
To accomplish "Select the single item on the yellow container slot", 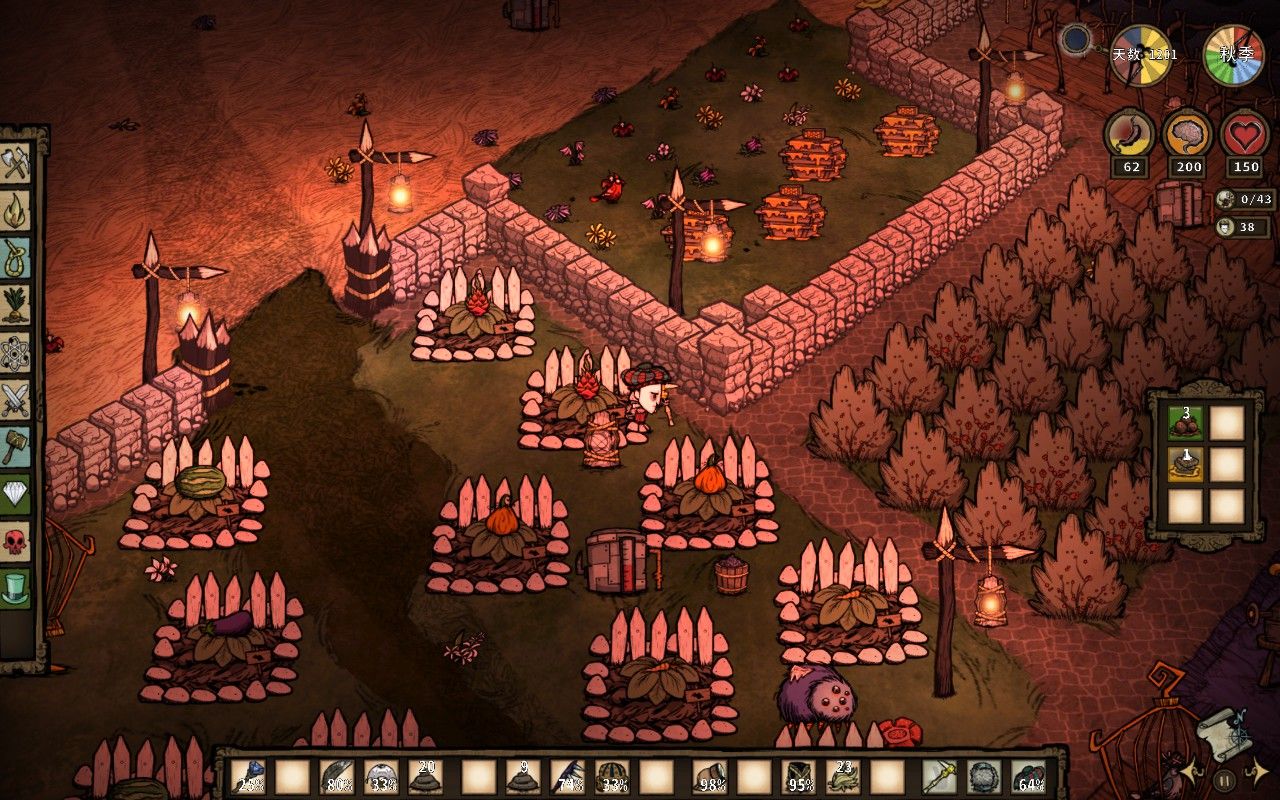I will 1185,464.
